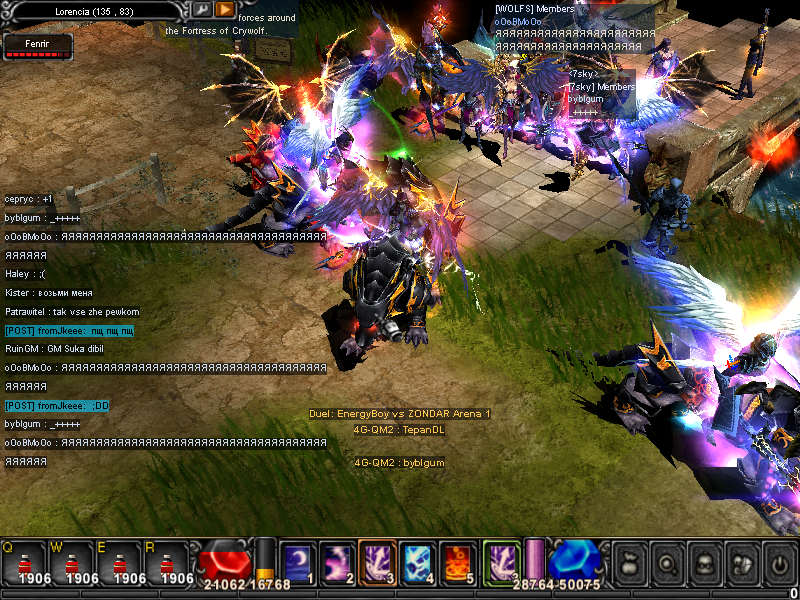
Task: Open the bag inventory menu button
Action: tap(629, 563)
